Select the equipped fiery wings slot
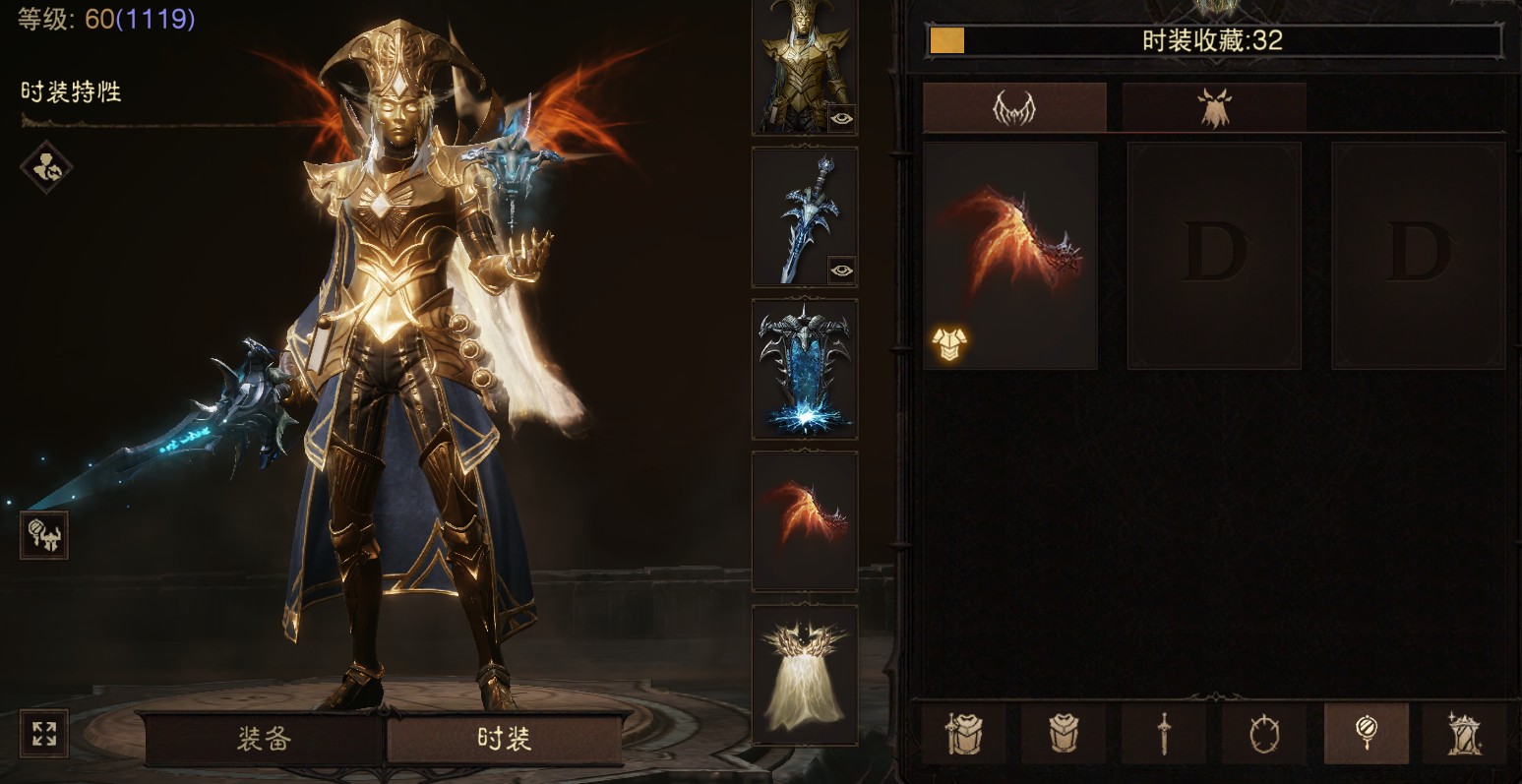 [x=804, y=520]
